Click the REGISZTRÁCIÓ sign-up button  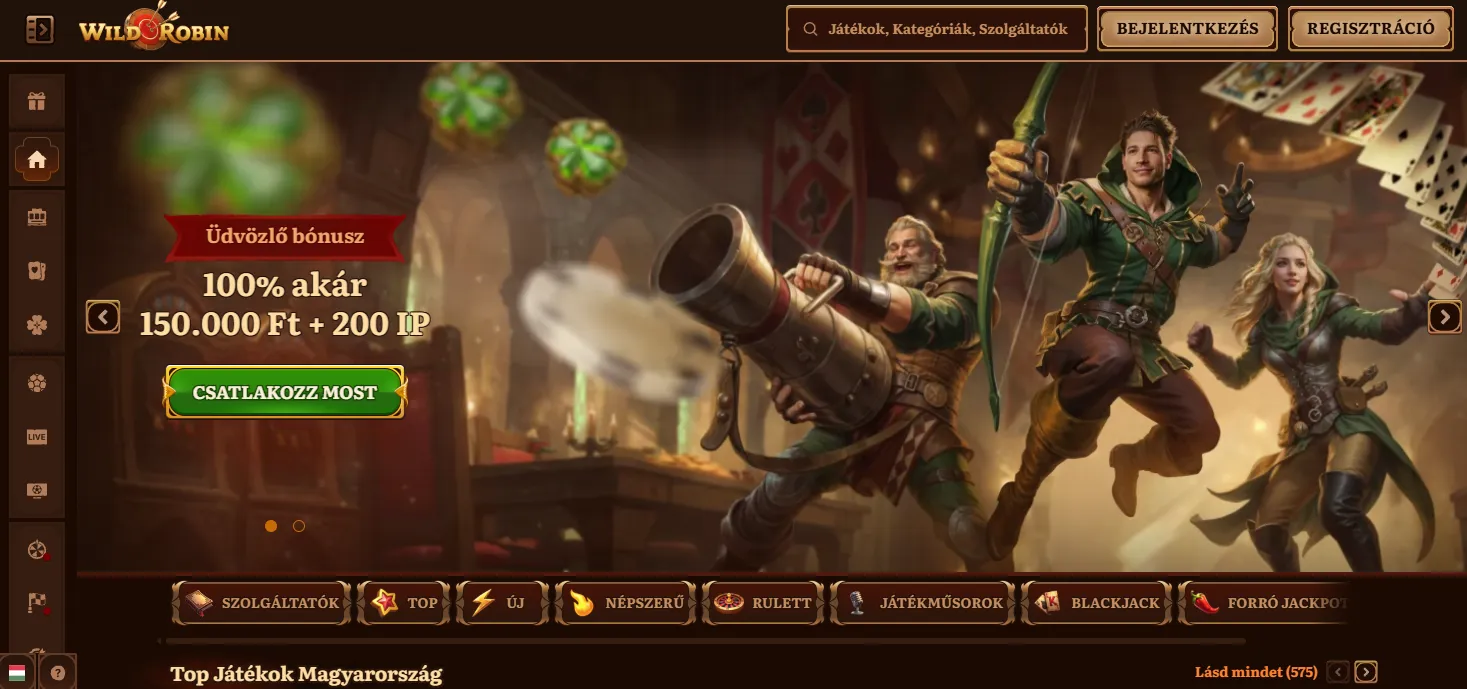(1370, 29)
